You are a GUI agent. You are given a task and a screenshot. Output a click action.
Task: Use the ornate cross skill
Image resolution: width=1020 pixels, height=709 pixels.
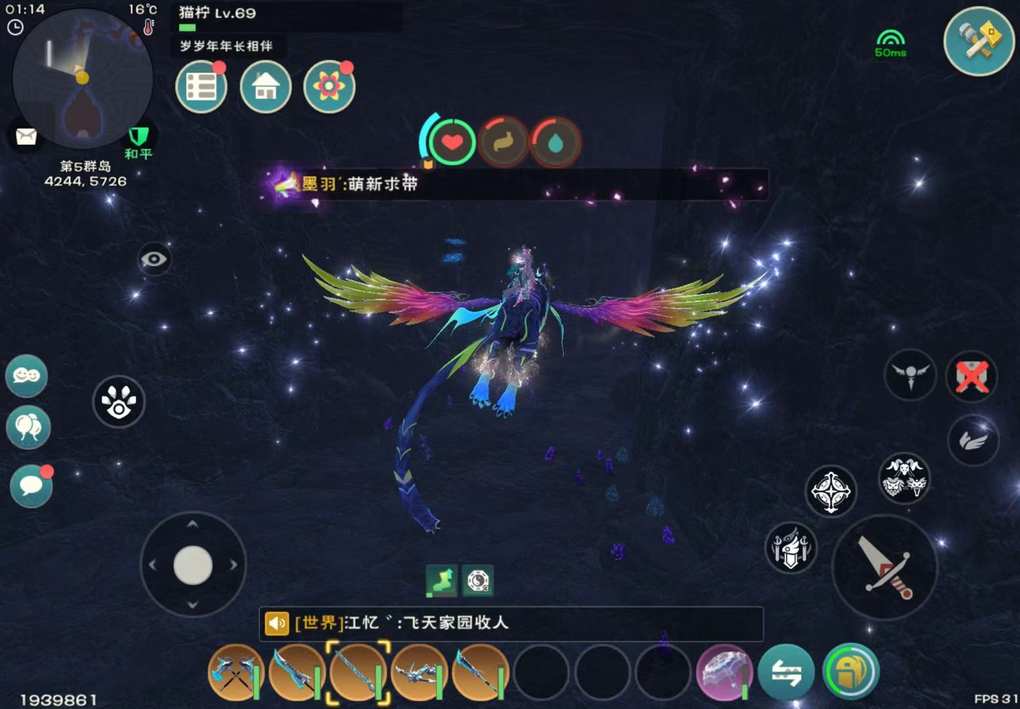pos(831,491)
